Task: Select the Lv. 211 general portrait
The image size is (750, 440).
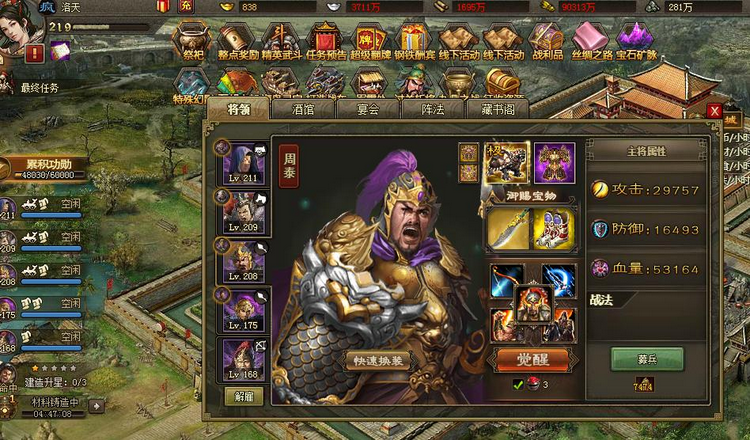Action: coord(243,163)
